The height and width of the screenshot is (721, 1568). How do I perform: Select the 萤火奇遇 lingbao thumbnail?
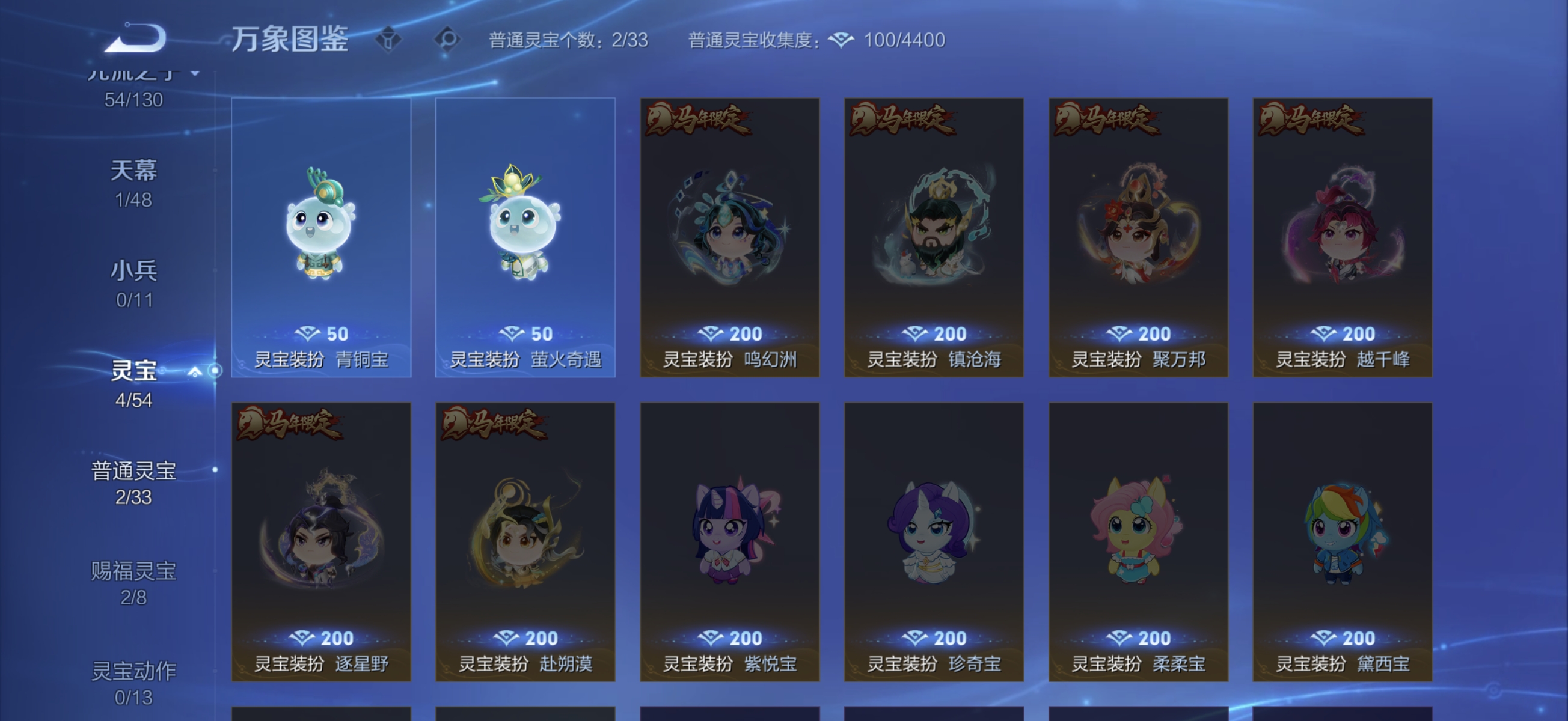click(525, 237)
